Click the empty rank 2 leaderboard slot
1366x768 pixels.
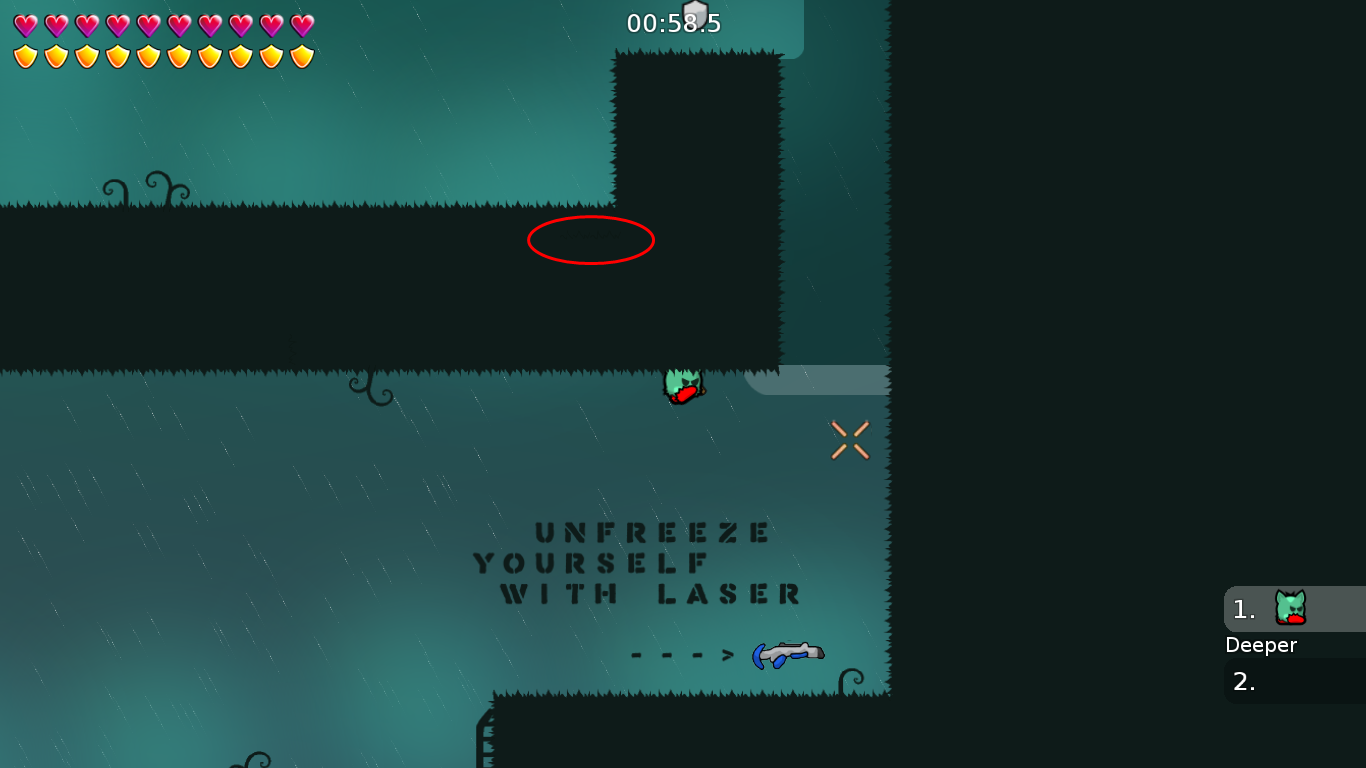1295,681
